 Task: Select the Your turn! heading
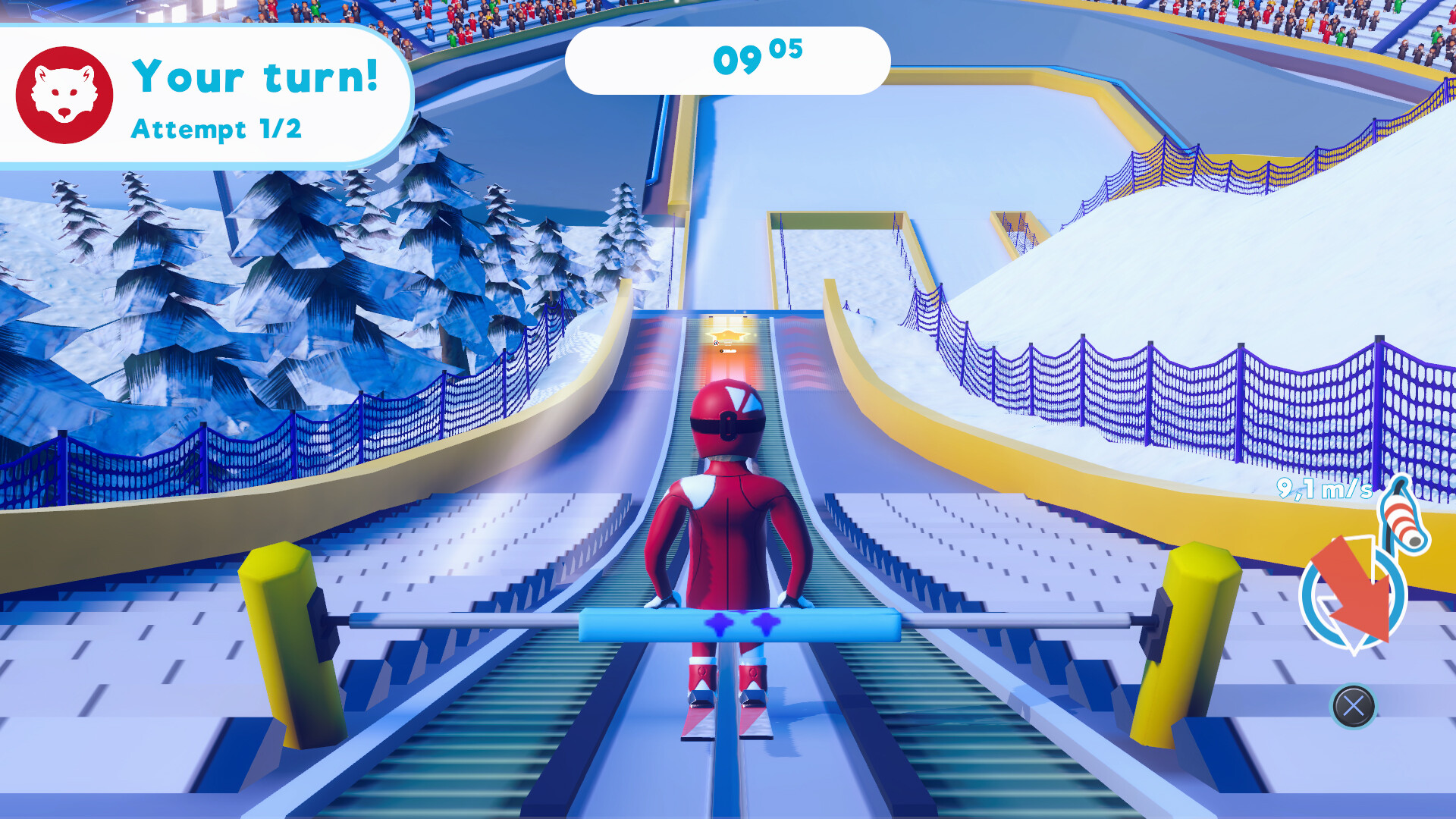tap(254, 76)
